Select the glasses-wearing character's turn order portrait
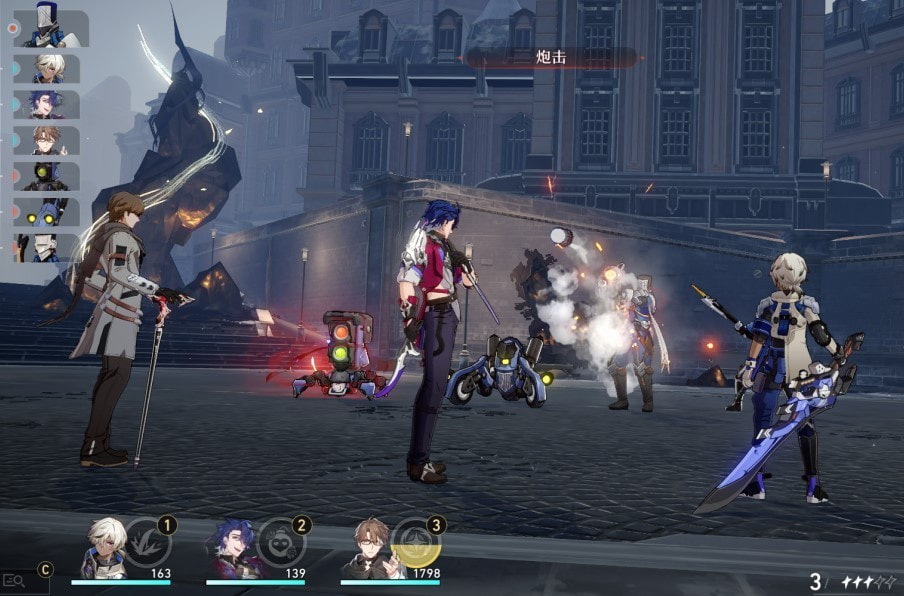Screen dimensions: 904x596 [x=47, y=140]
